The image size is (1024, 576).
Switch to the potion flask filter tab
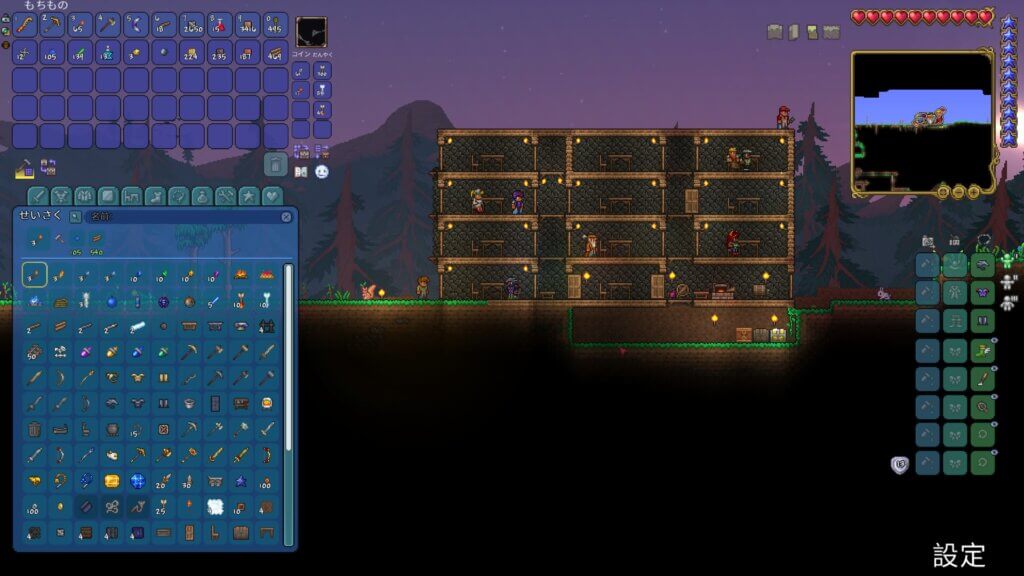(x=203, y=195)
